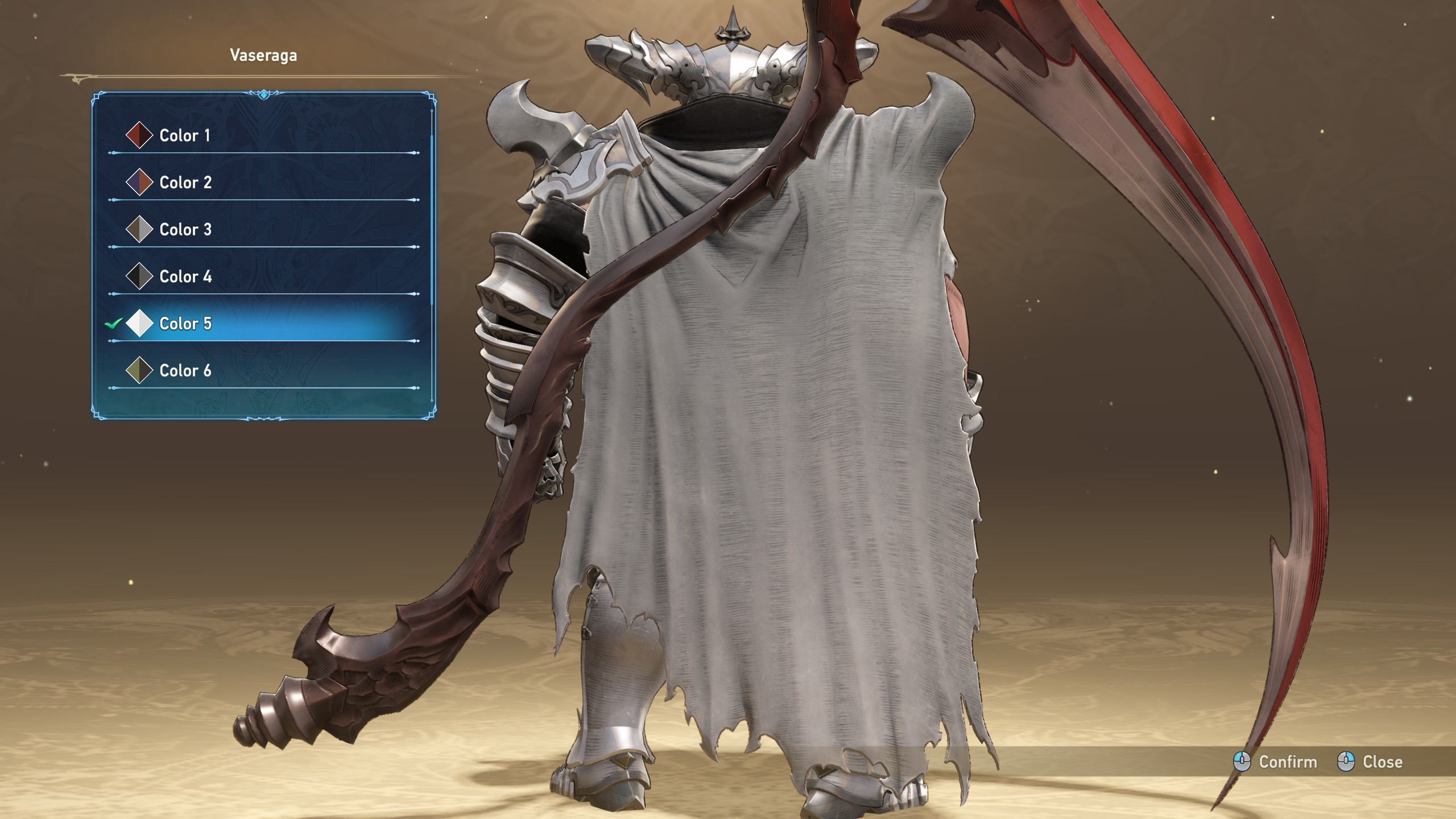Switch to the olive Color 6
1456x819 pixels.
[185, 371]
